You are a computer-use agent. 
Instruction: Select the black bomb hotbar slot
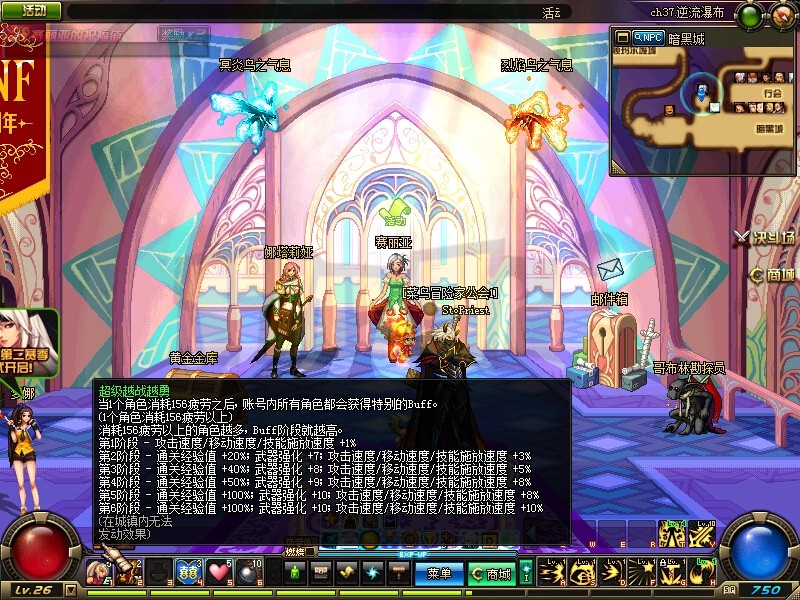click(x=252, y=573)
